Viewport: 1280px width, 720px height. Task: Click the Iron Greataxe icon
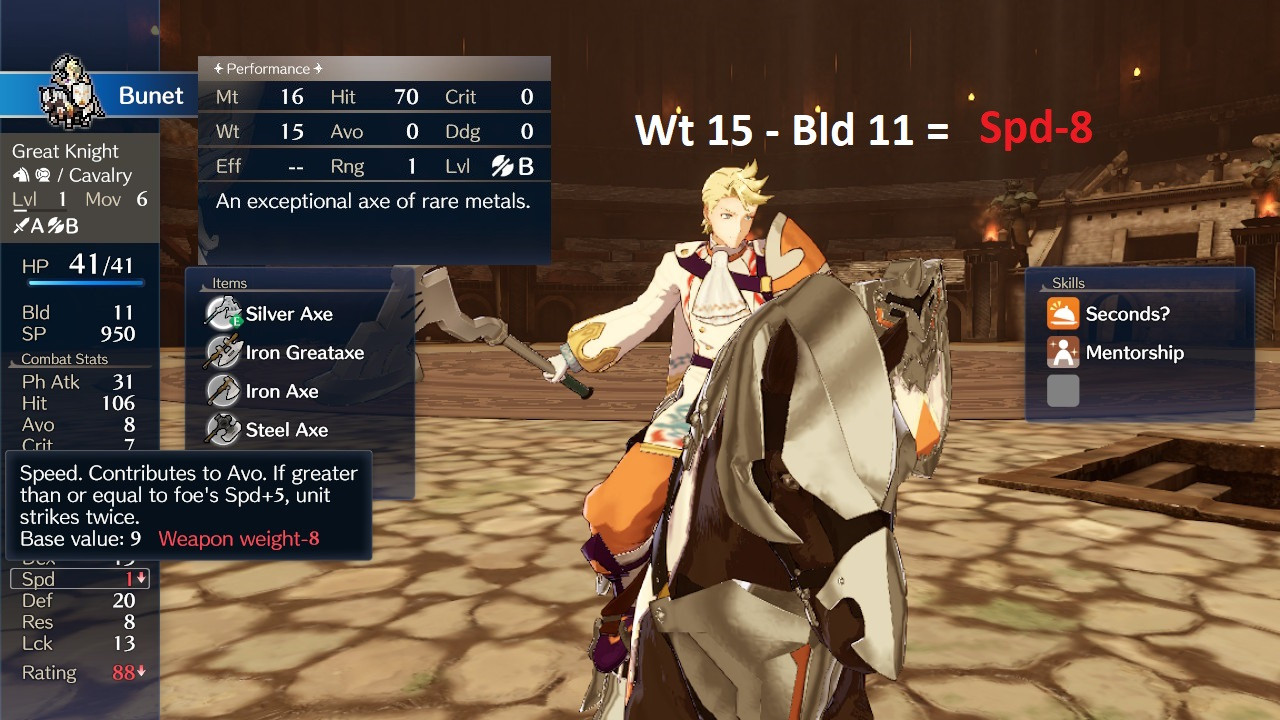pos(222,352)
